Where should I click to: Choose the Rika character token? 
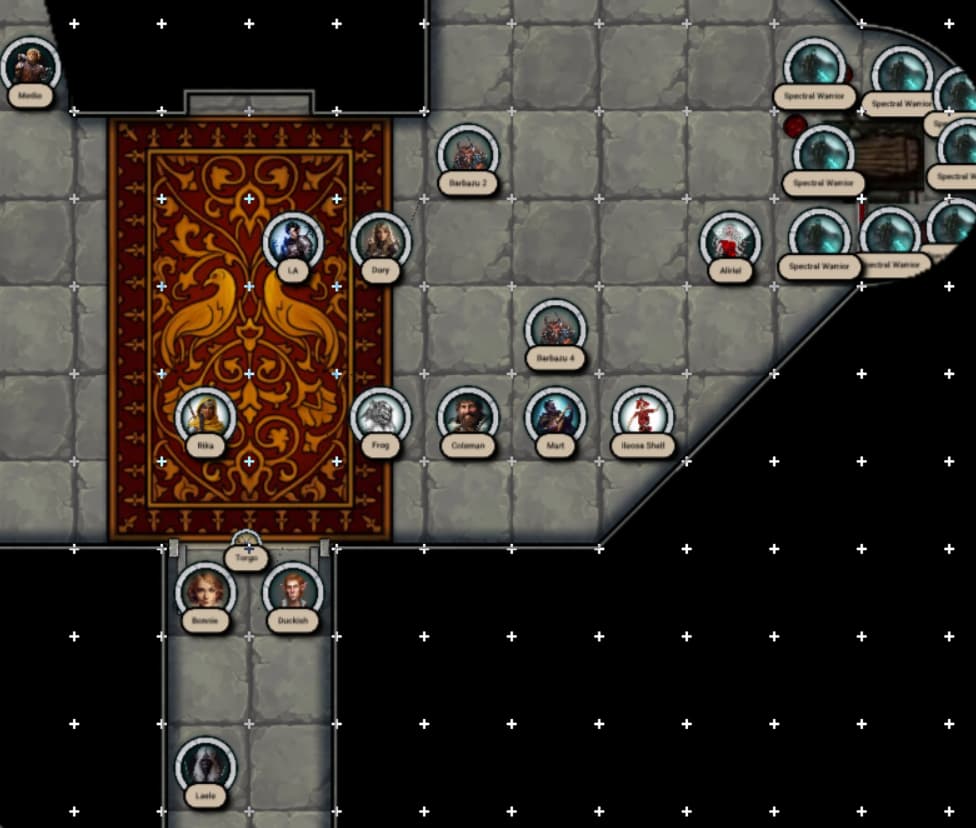point(205,416)
